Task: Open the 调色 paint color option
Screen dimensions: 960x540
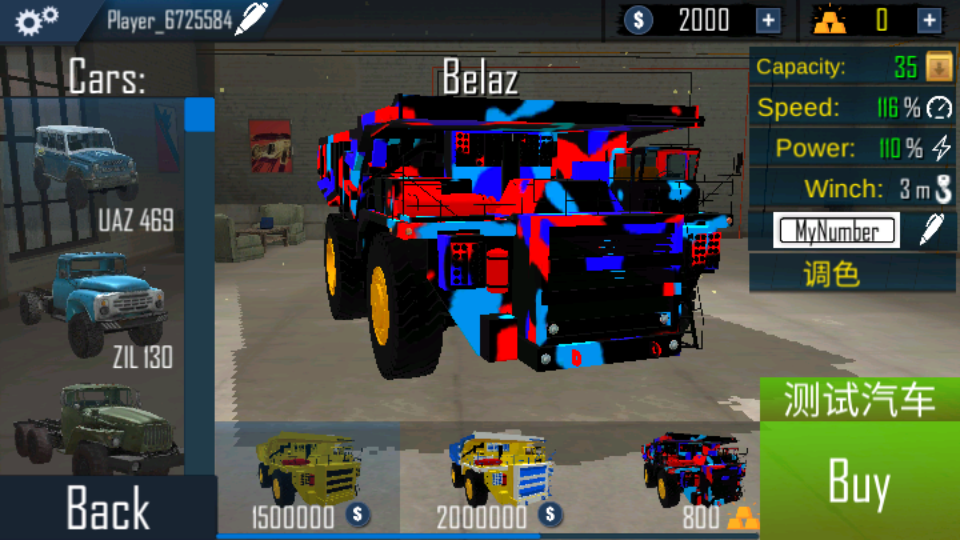Action: pyautogui.click(x=832, y=273)
